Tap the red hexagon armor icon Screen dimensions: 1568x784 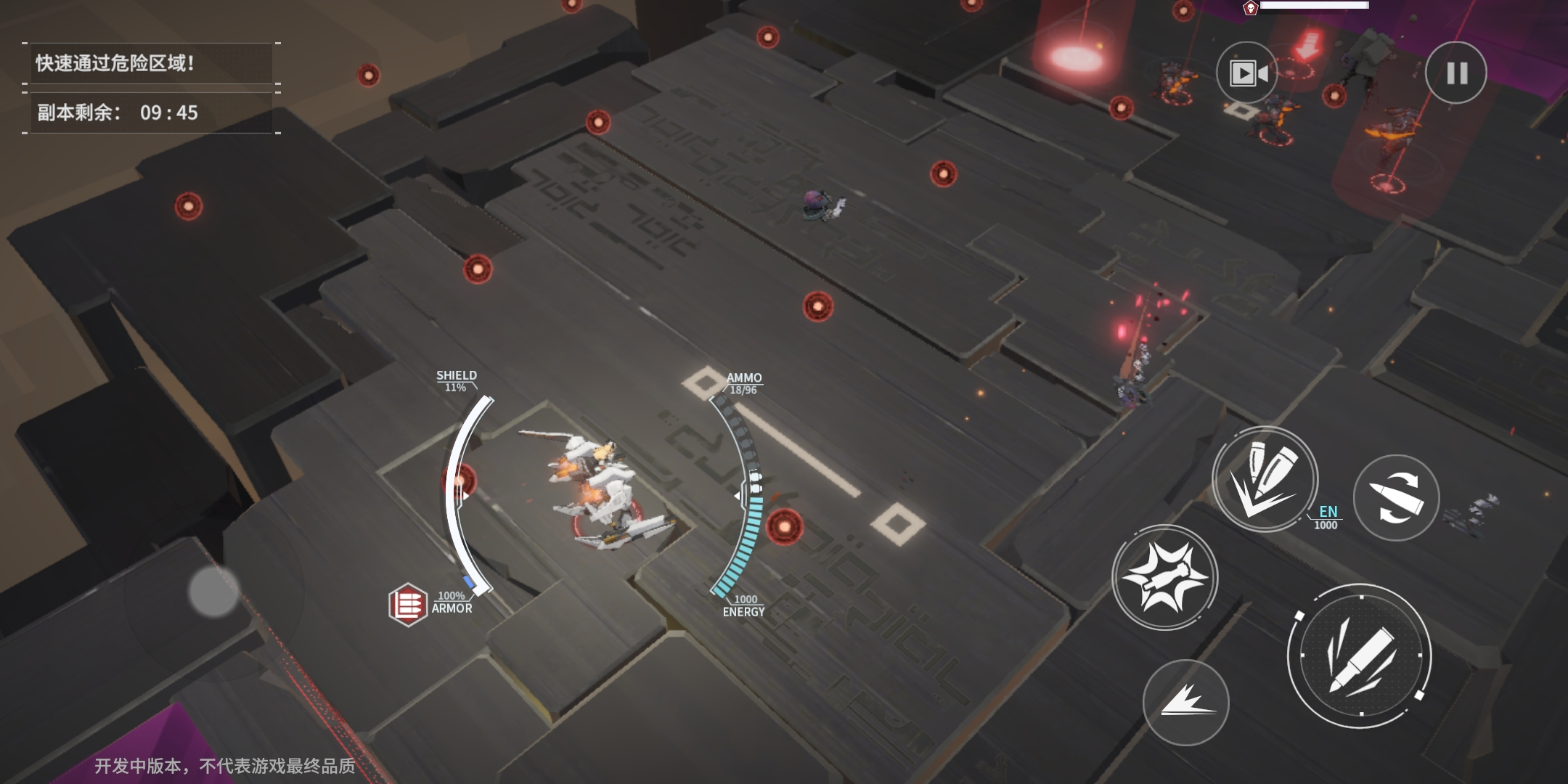[x=407, y=604]
